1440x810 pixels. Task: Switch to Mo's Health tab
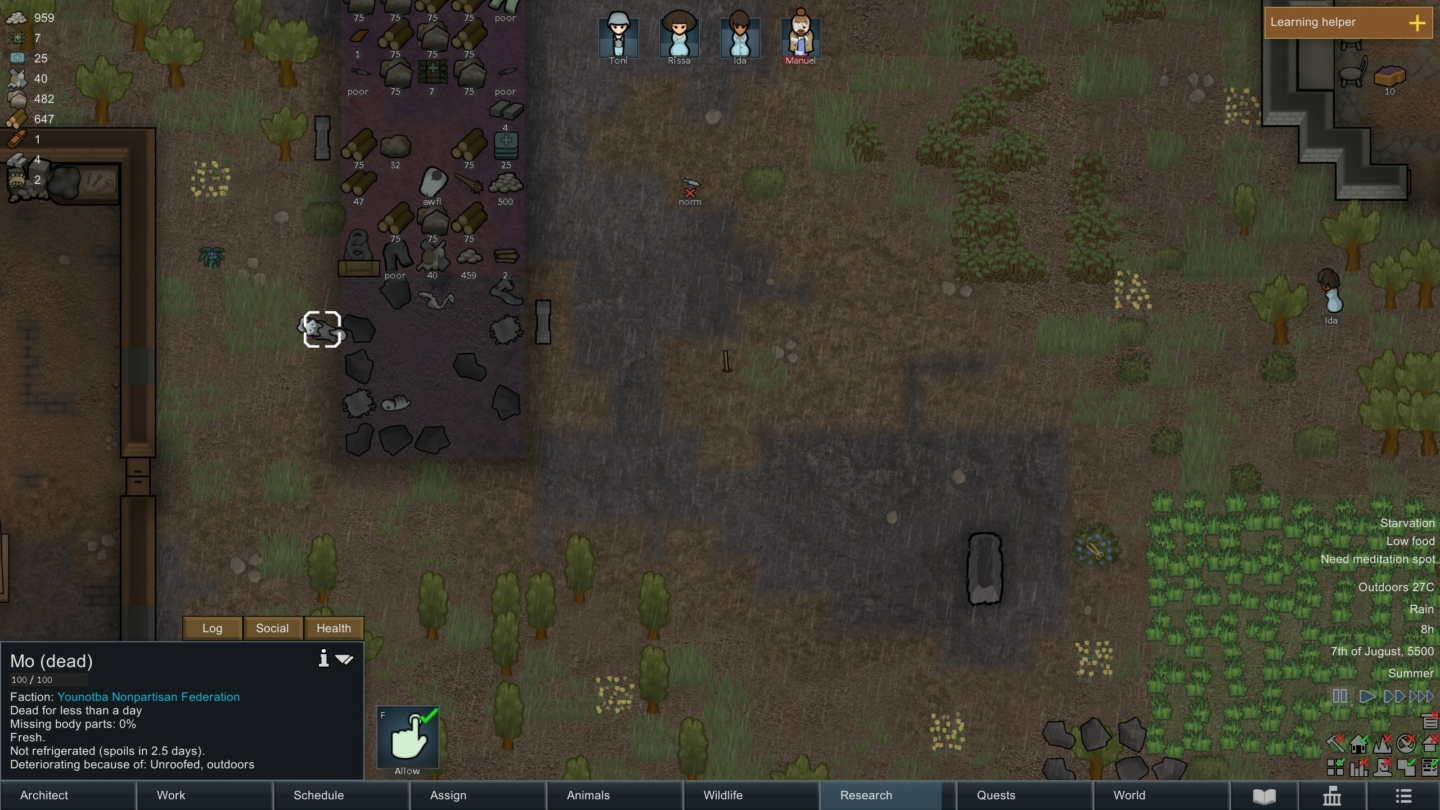[333, 628]
